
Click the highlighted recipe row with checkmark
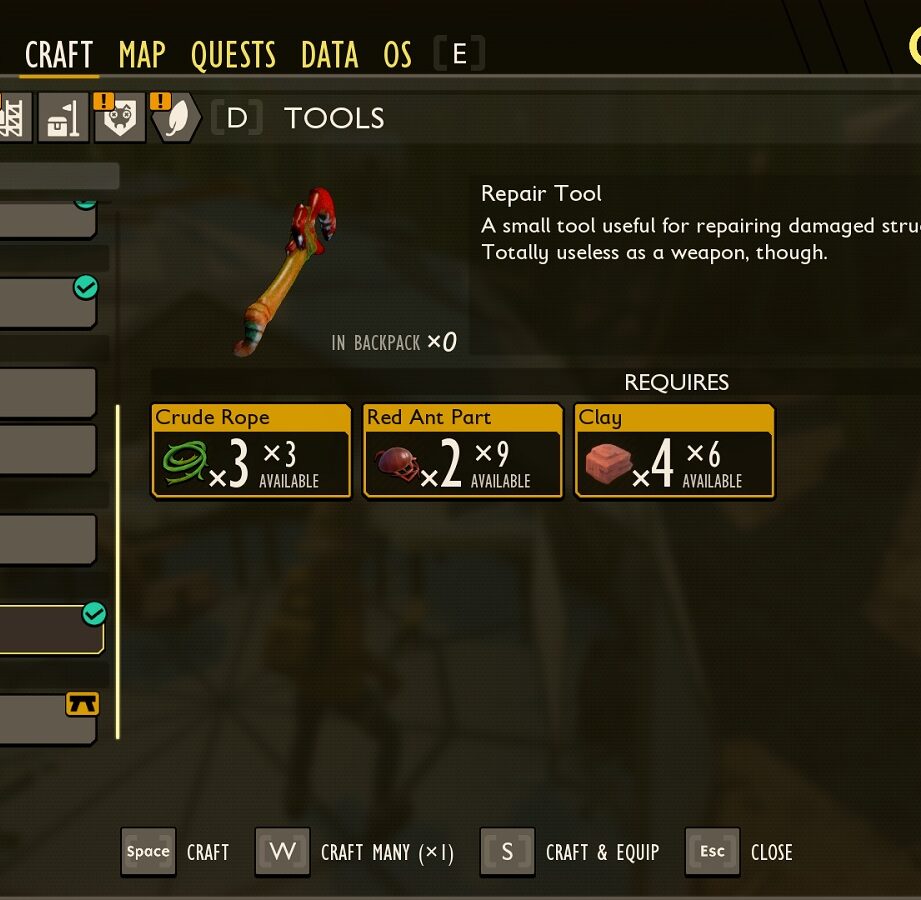[x=50, y=630]
